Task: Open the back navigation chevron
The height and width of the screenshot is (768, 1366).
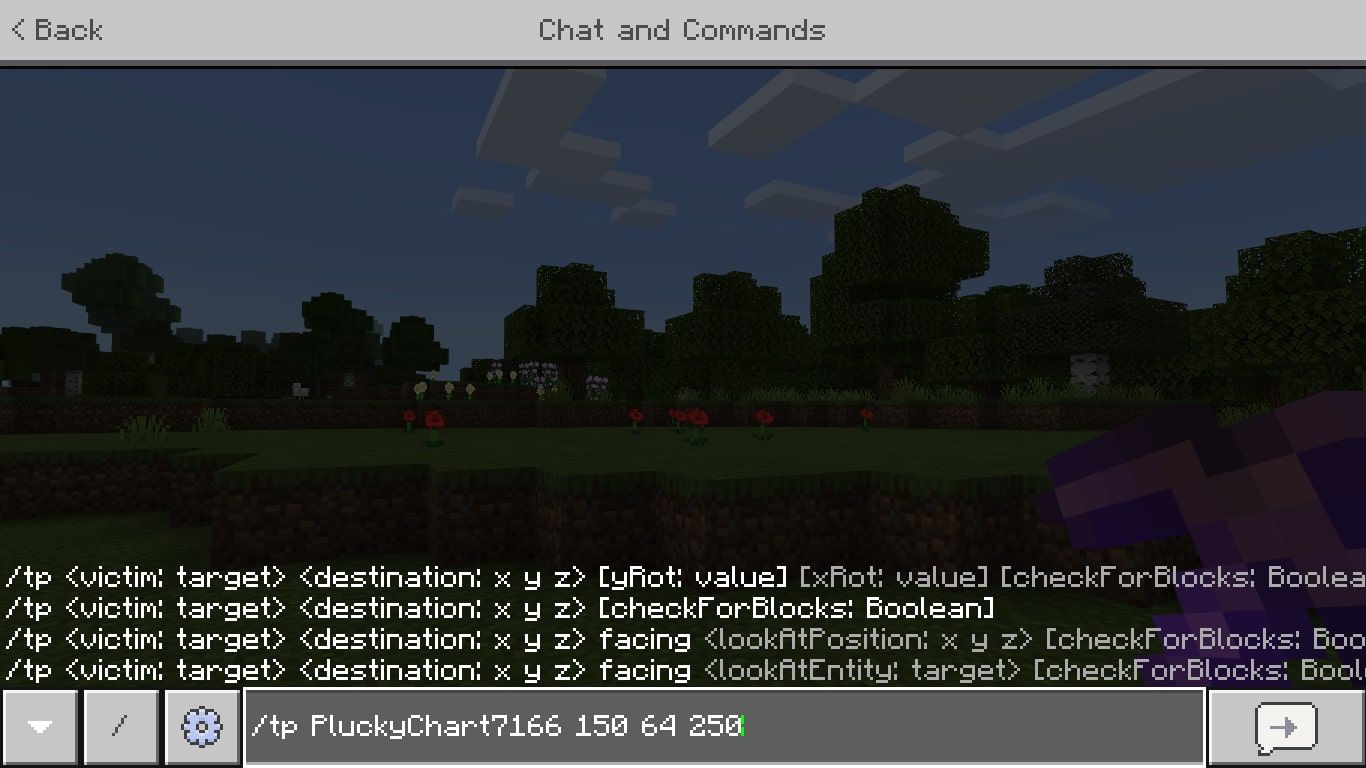Action: tap(18, 30)
